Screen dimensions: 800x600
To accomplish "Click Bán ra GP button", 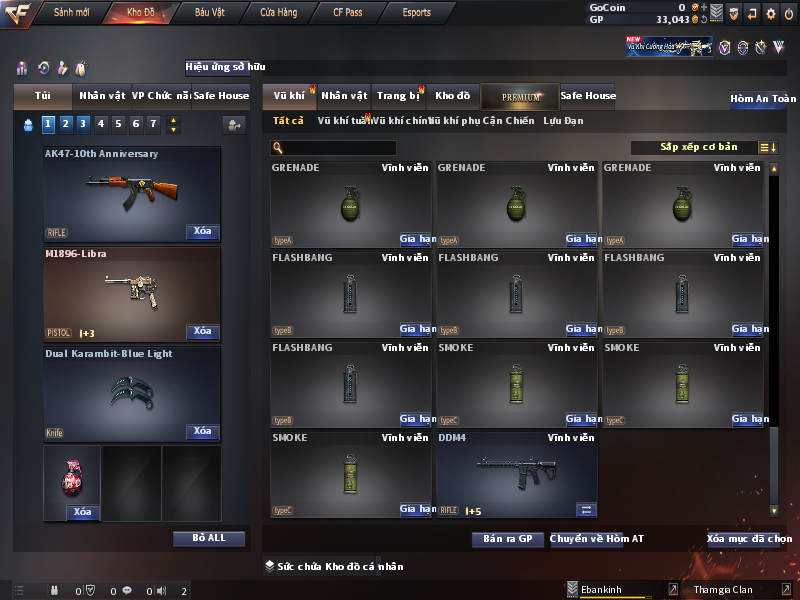I will coord(507,539).
